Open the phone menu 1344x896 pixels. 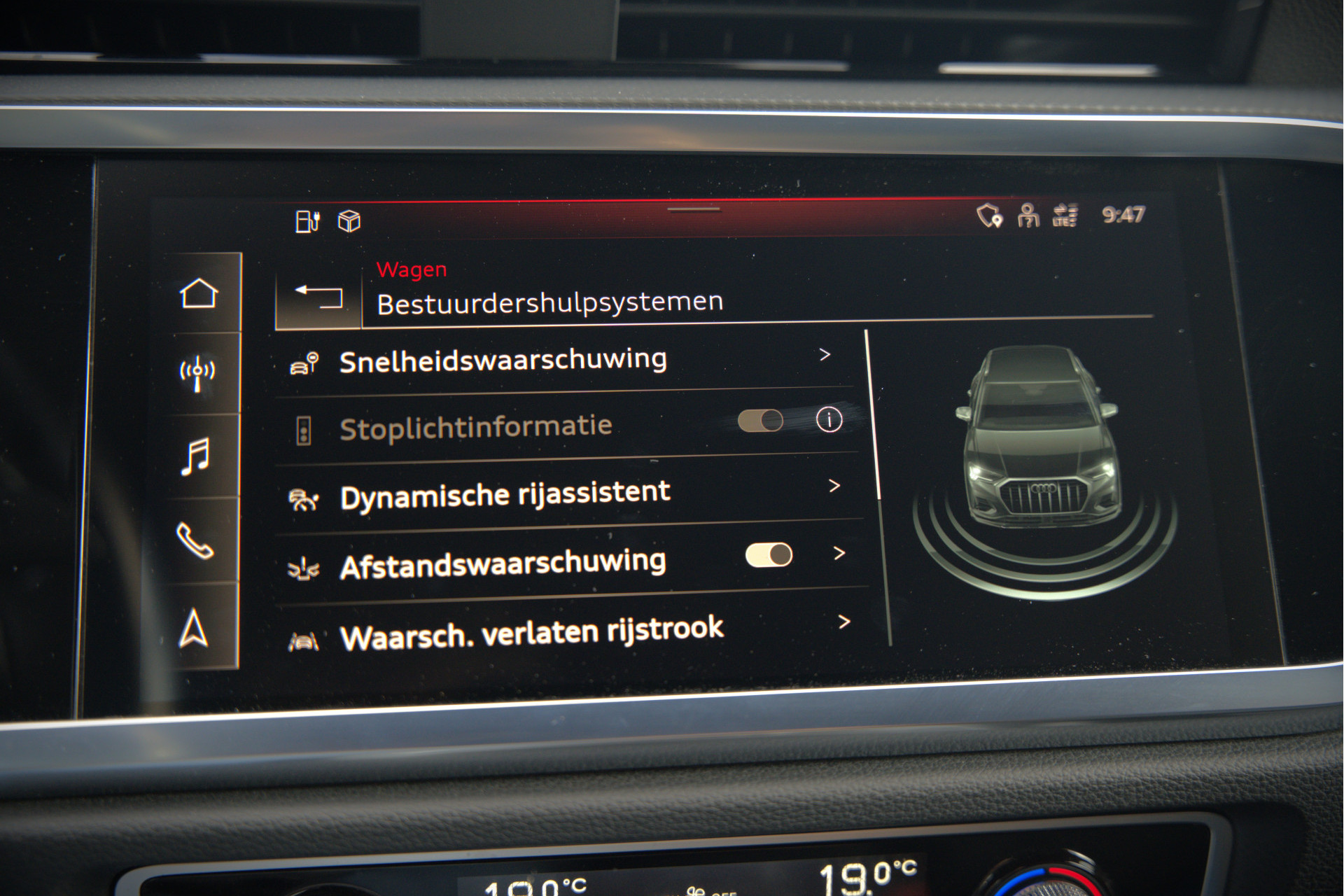coord(195,540)
